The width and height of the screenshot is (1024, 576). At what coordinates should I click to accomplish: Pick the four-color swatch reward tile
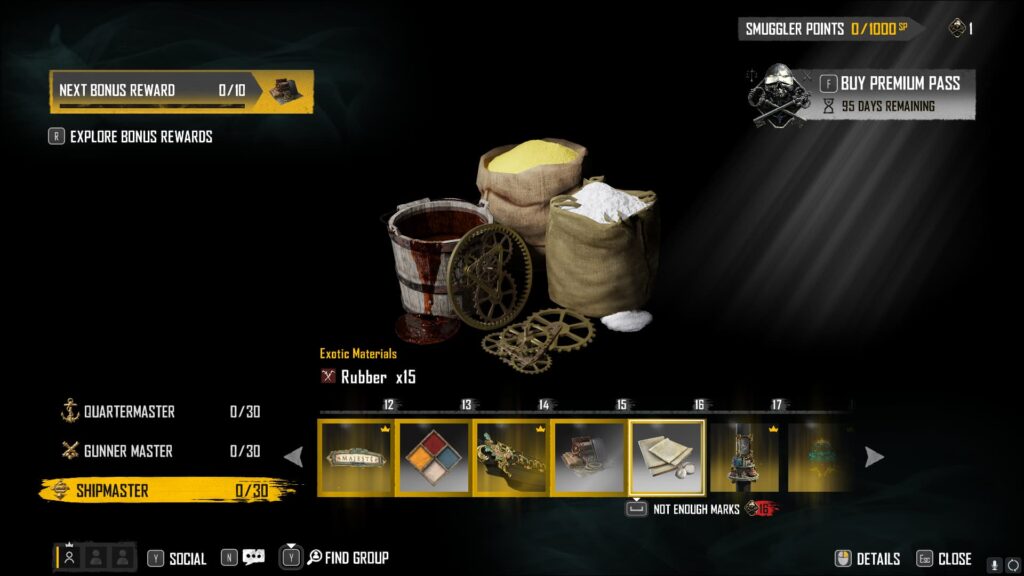pos(433,457)
